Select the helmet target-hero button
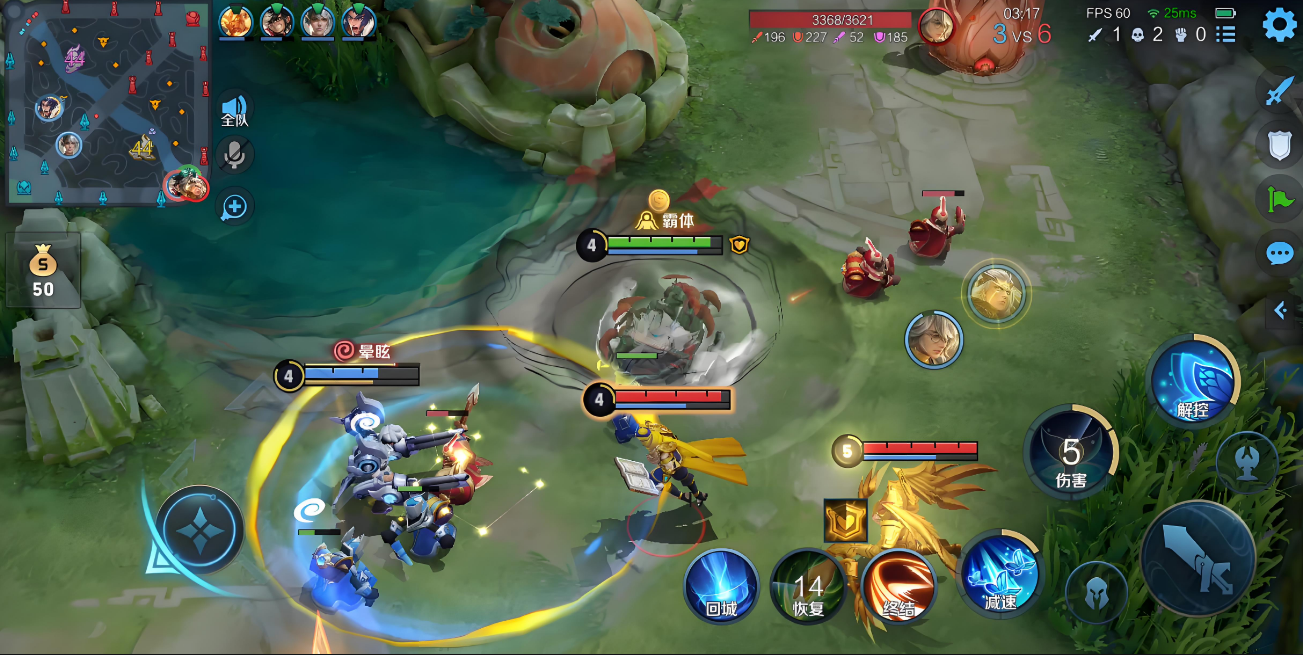The width and height of the screenshot is (1303, 655). (1095, 591)
